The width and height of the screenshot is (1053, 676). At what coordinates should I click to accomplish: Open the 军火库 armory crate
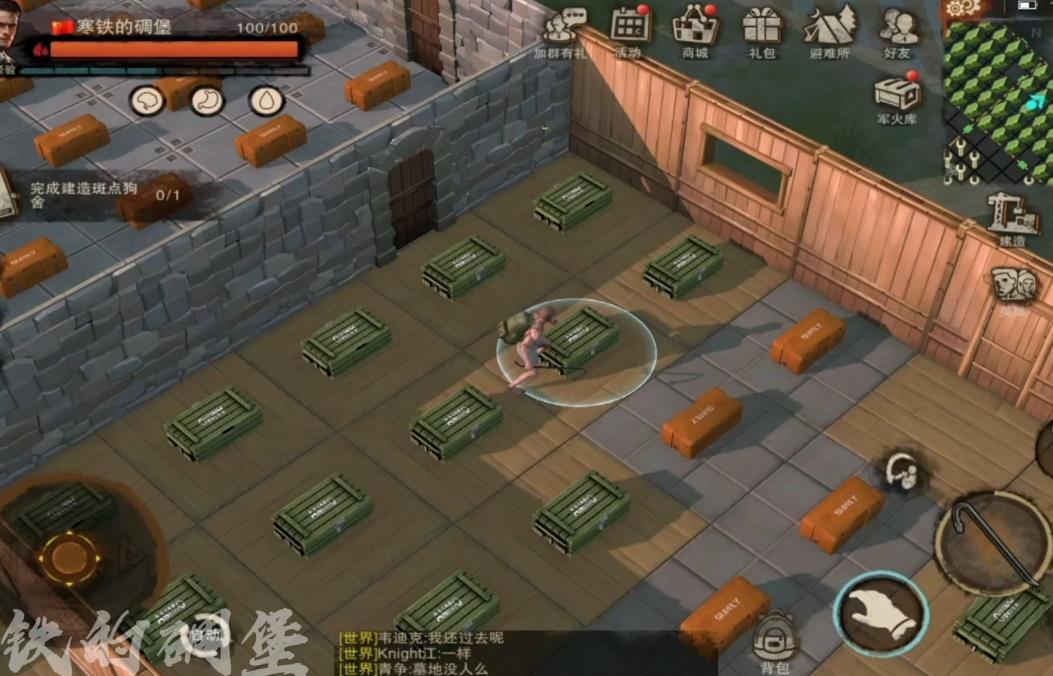click(x=897, y=96)
